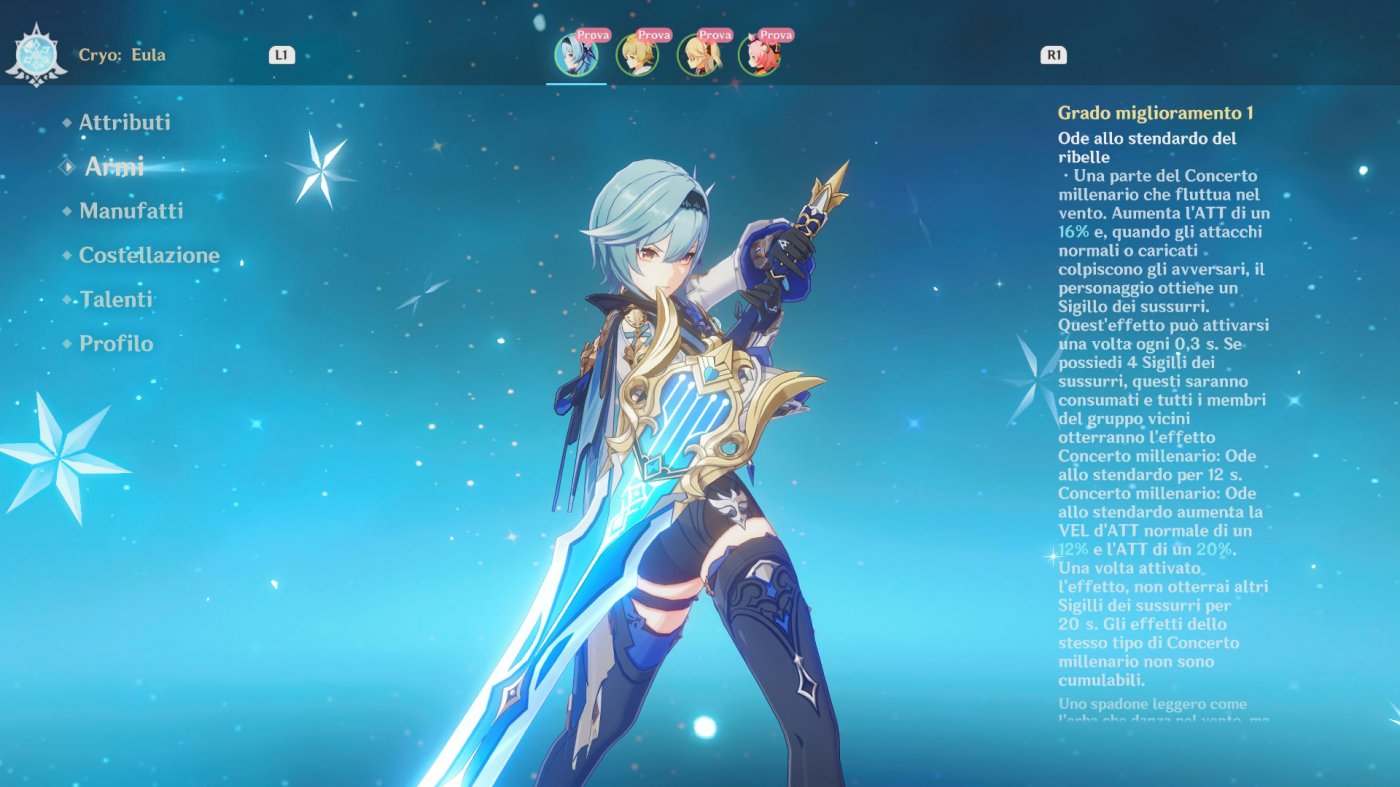1400x787 pixels.
Task: Click the diamond marker beside Profilo
Action: 65,344
